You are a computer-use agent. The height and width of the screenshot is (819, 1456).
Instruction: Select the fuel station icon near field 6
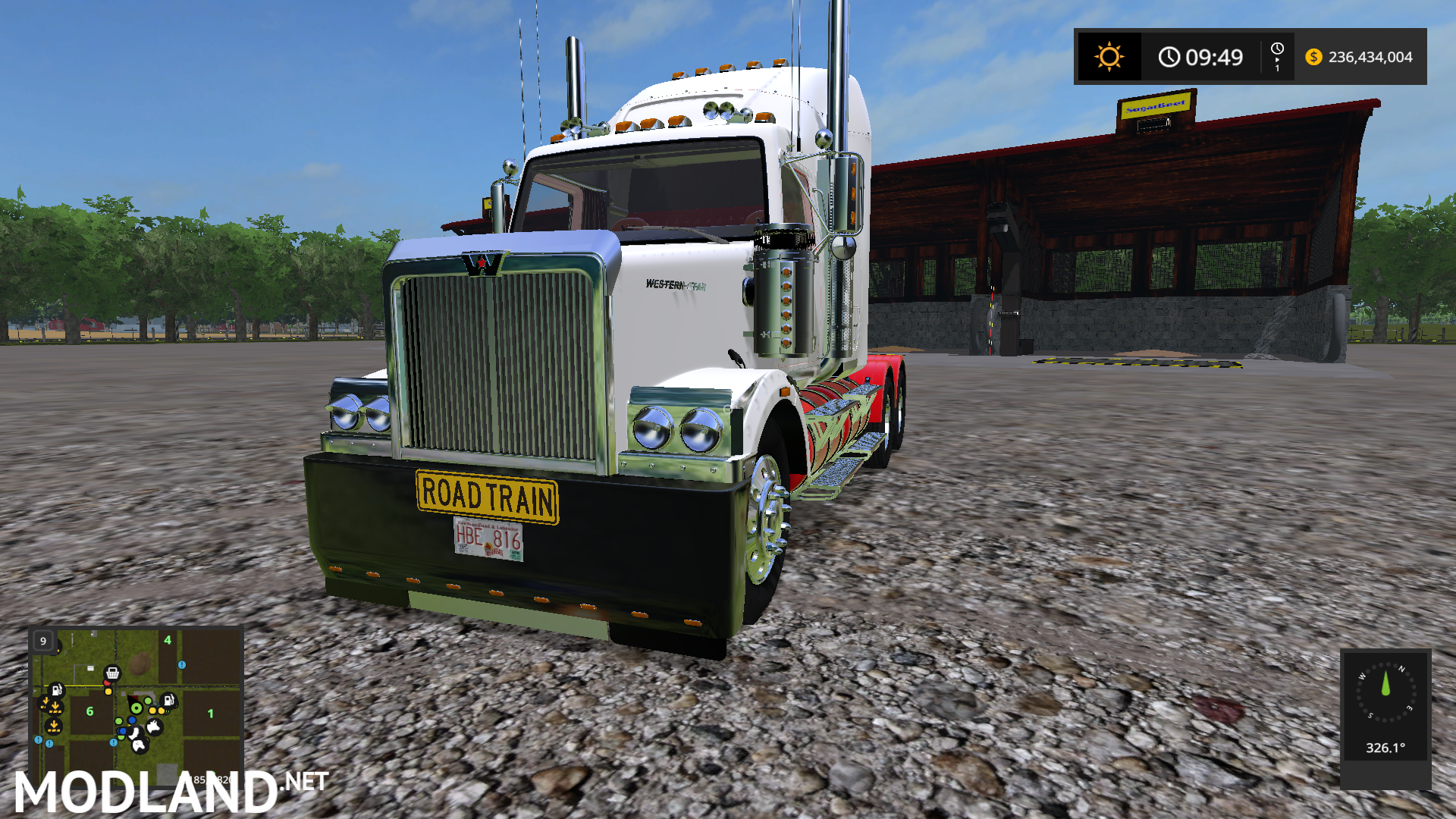(57, 690)
